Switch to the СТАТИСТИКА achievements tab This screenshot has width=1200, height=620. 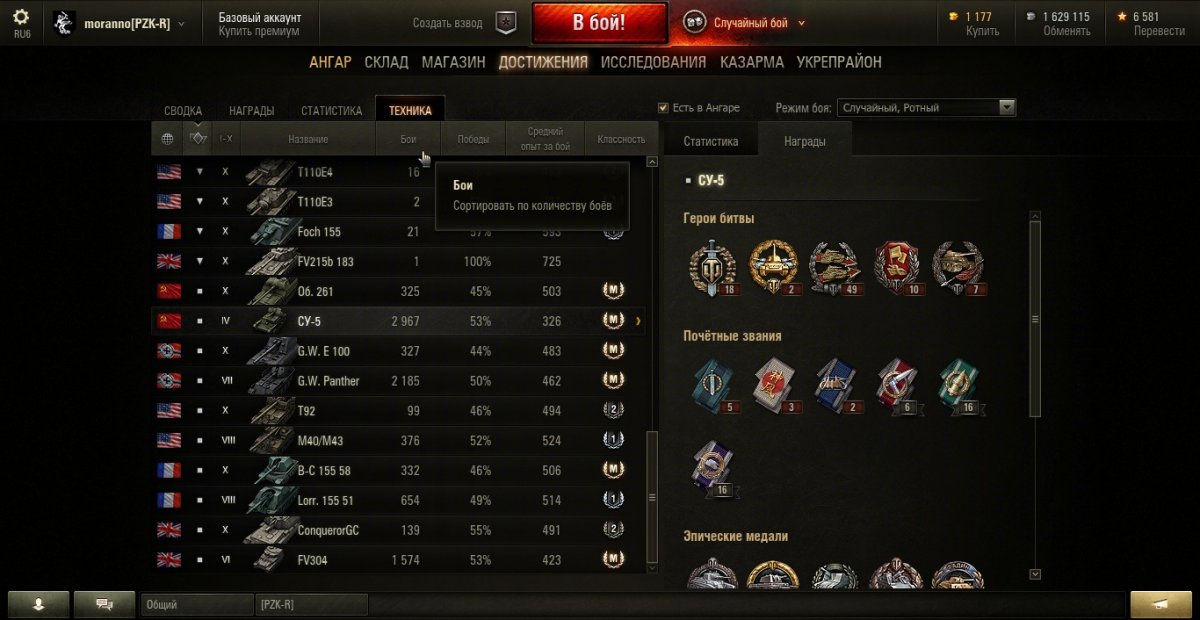tap(331, 111)
